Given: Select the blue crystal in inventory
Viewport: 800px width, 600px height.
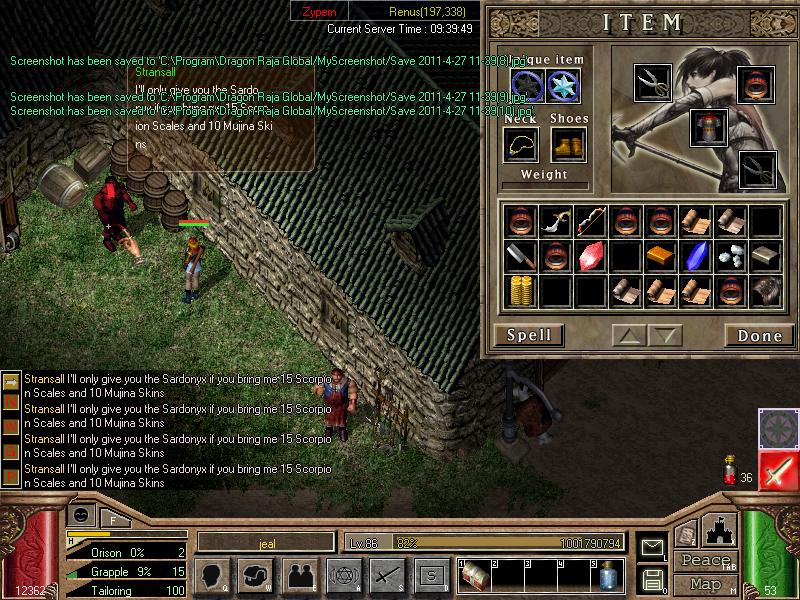Looking at the screenshot, I should click(x=695, y=256).
